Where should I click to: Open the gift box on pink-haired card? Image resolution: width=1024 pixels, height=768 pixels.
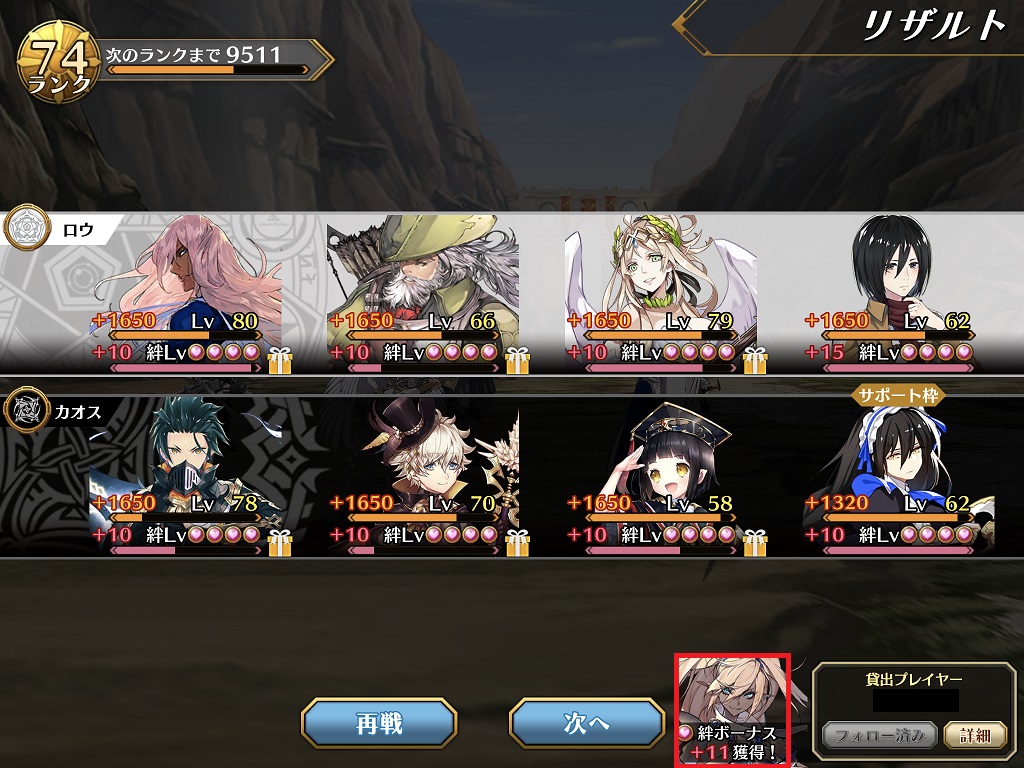click(279, 357)
